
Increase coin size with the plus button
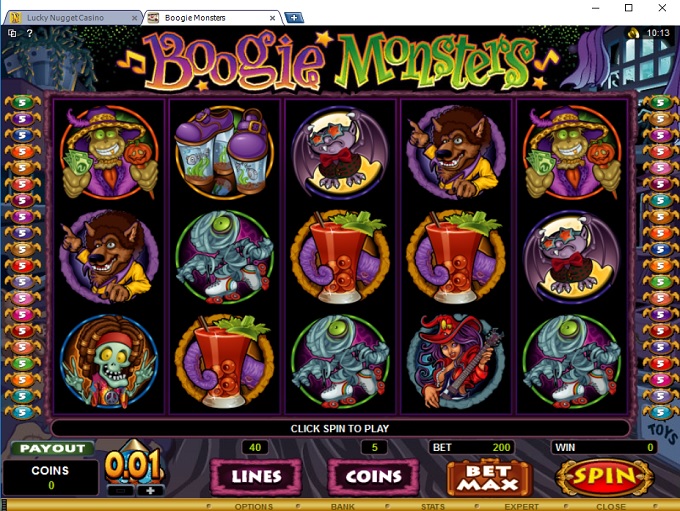[x=149, y=490]
